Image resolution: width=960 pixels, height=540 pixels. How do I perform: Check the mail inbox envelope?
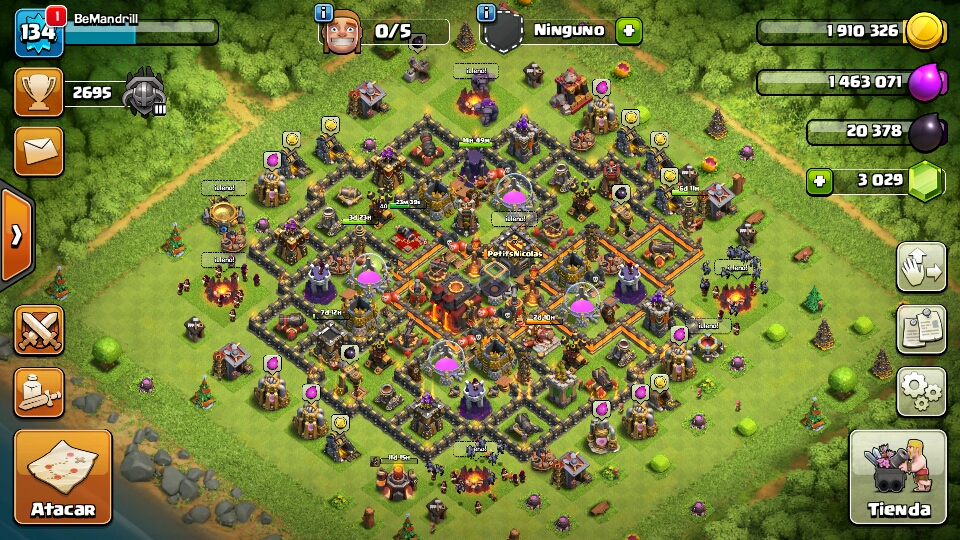39,151
